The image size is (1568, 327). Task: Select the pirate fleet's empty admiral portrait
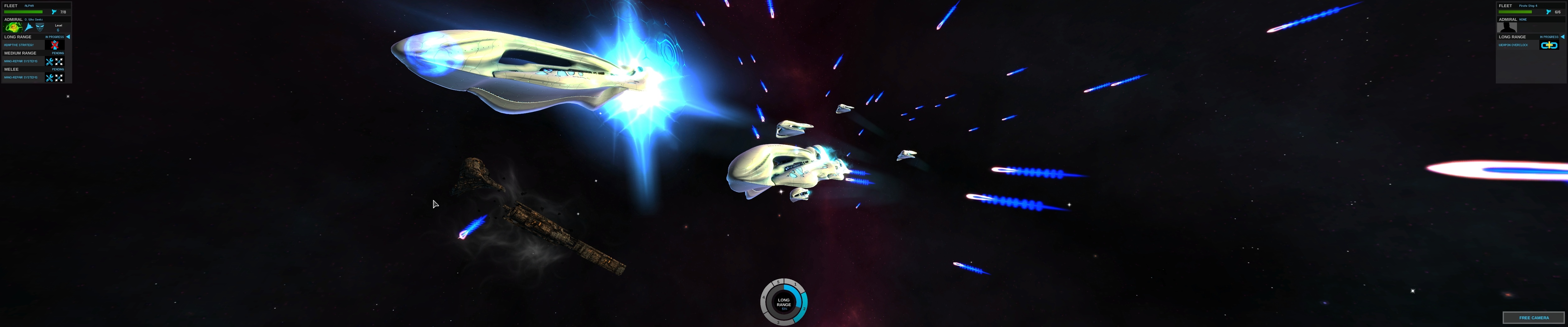[1506, 27]
